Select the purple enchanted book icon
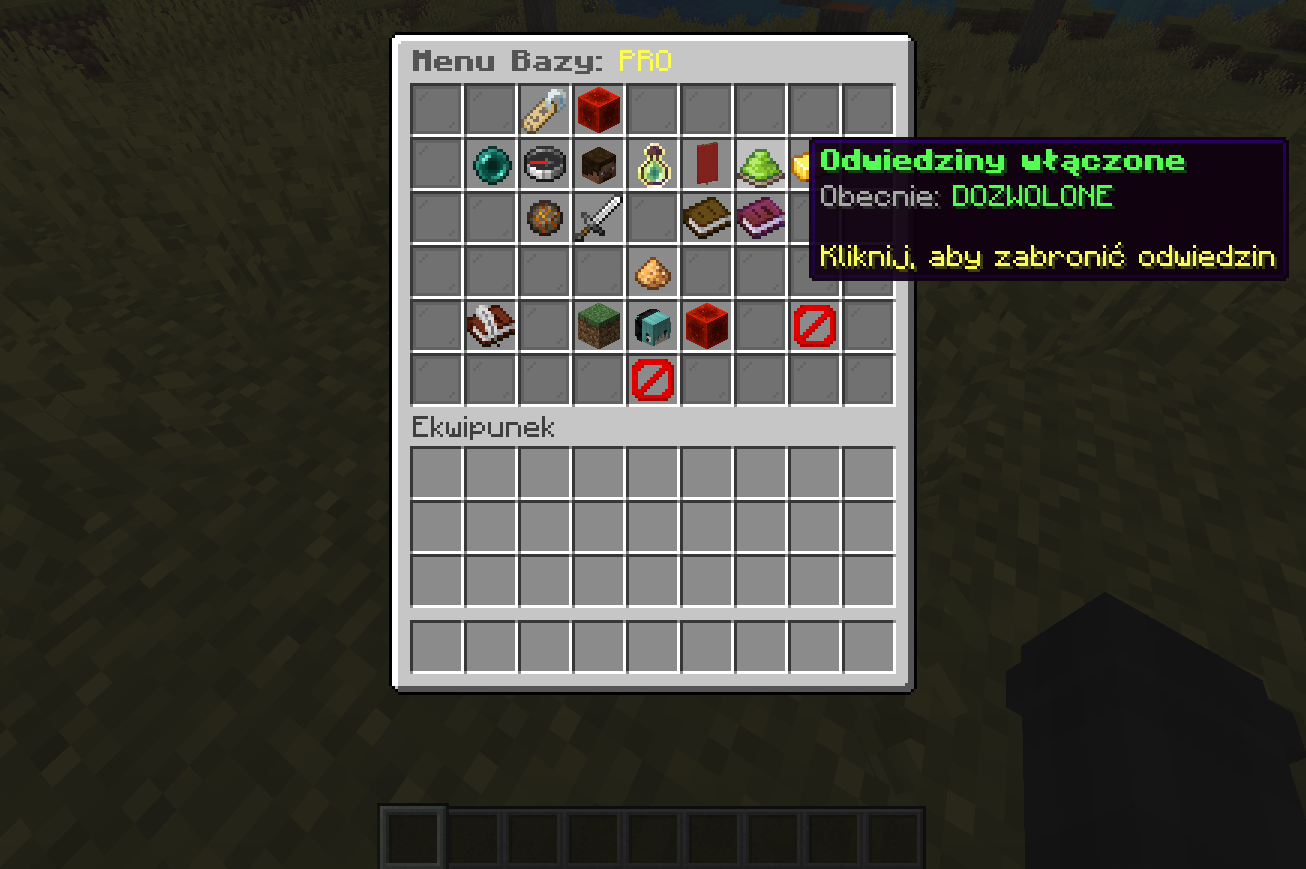Image resolution: width=1306 pixels, height=869 pixels. pyautogui.click(x=761, y=218)
